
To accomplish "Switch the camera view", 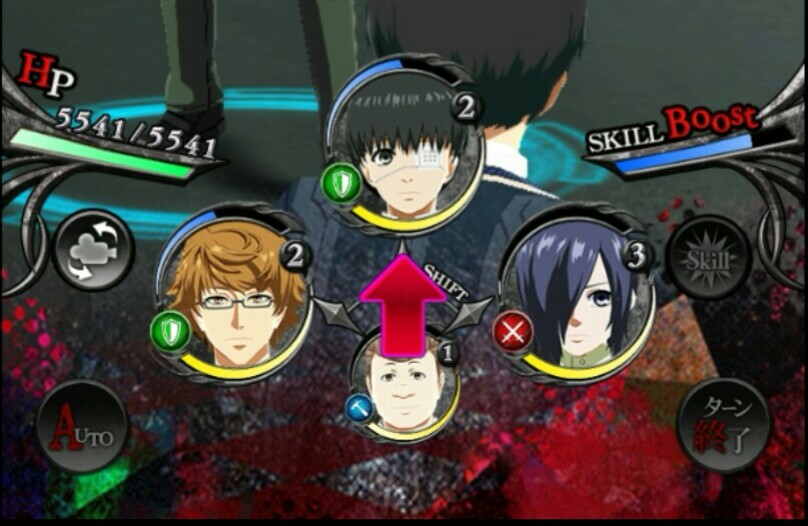I will (x=91, y=250).
